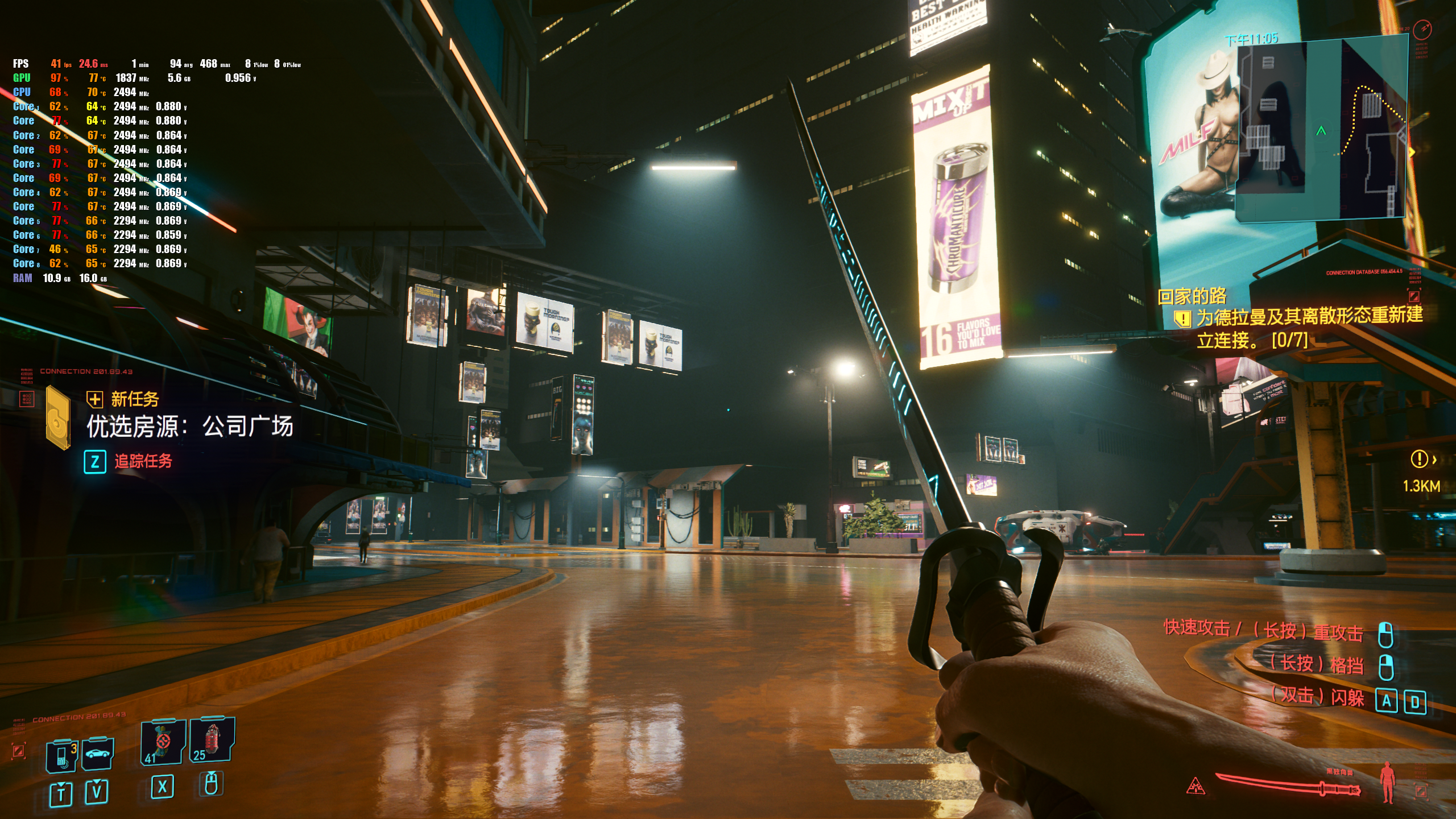This screenshot has height=819, width=1456.
Task: Call your vehicle with the car icon
Action: tap(98, 754)
